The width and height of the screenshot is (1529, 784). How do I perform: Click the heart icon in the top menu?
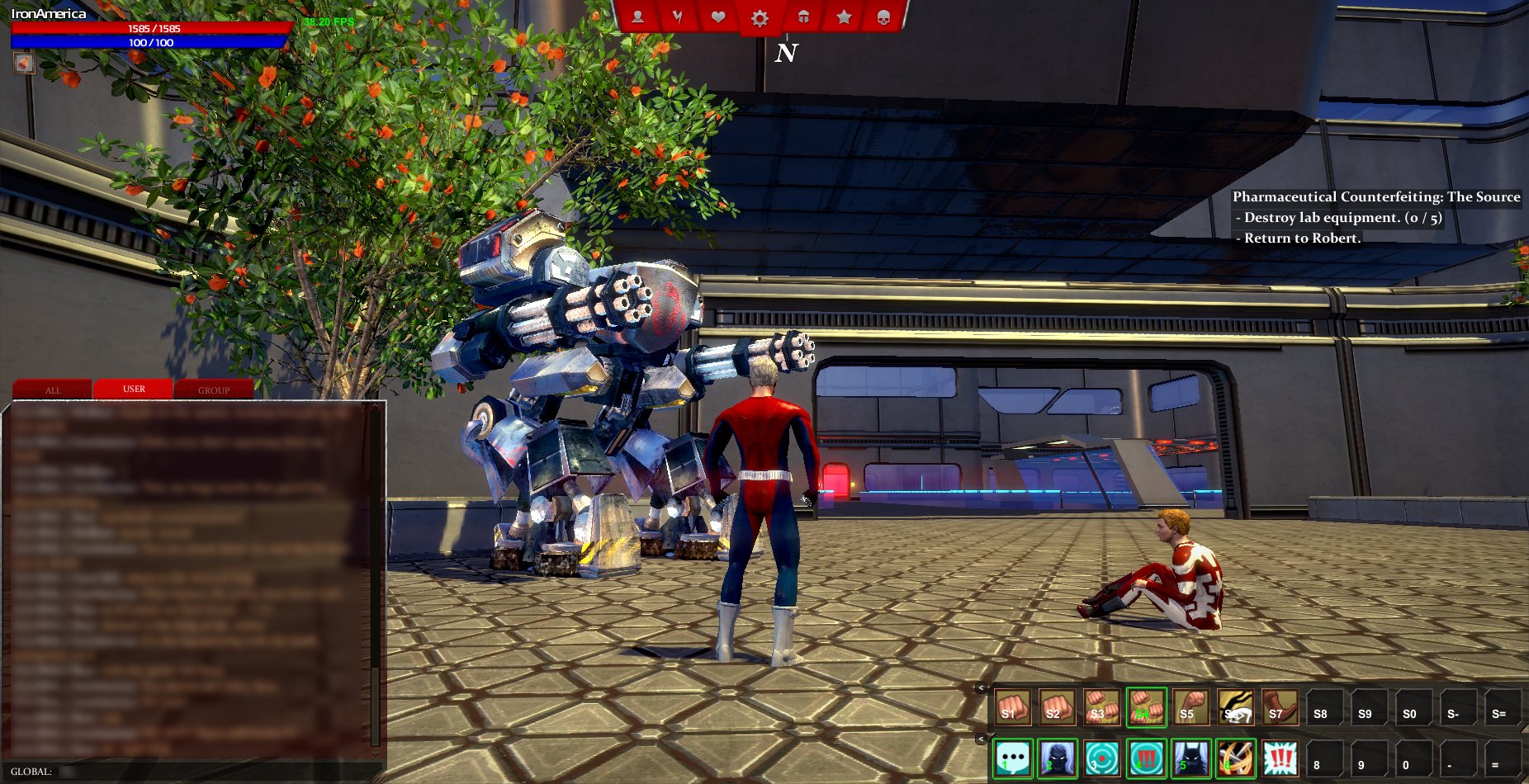click(718, 17)
